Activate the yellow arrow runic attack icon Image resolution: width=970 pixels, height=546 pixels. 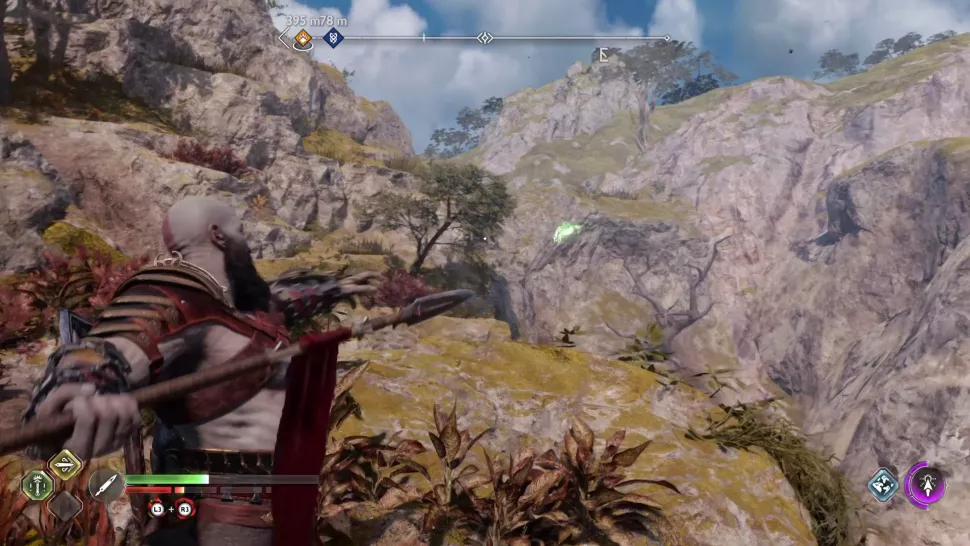[x=65, y=464]
